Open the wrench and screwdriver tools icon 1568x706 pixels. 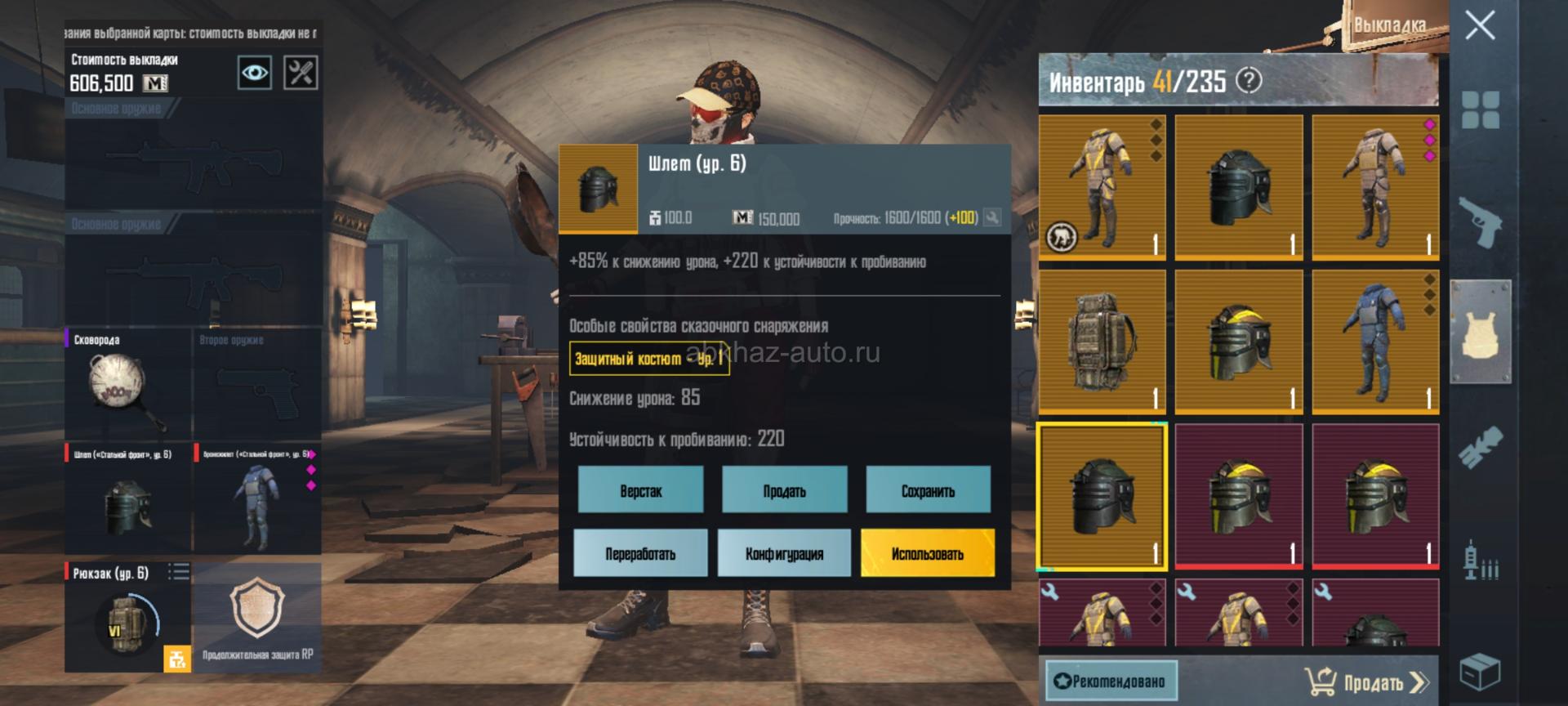[301, 73]
